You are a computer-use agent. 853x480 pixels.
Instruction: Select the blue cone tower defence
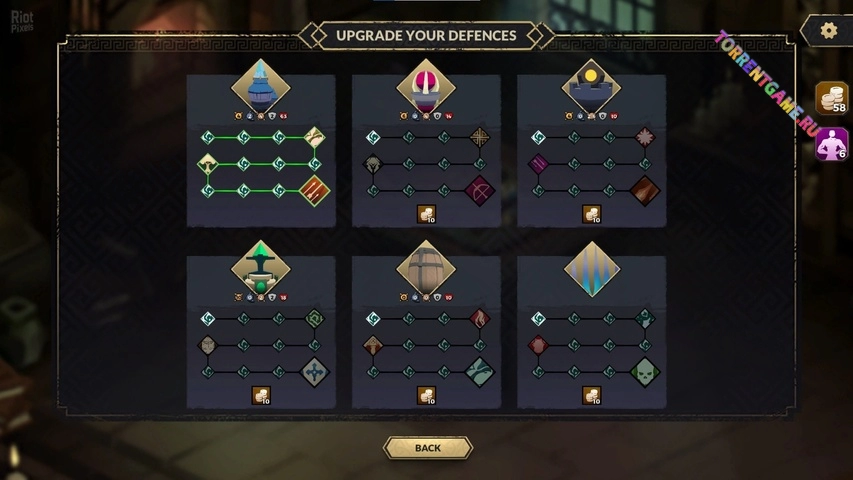tap(261, 87)
